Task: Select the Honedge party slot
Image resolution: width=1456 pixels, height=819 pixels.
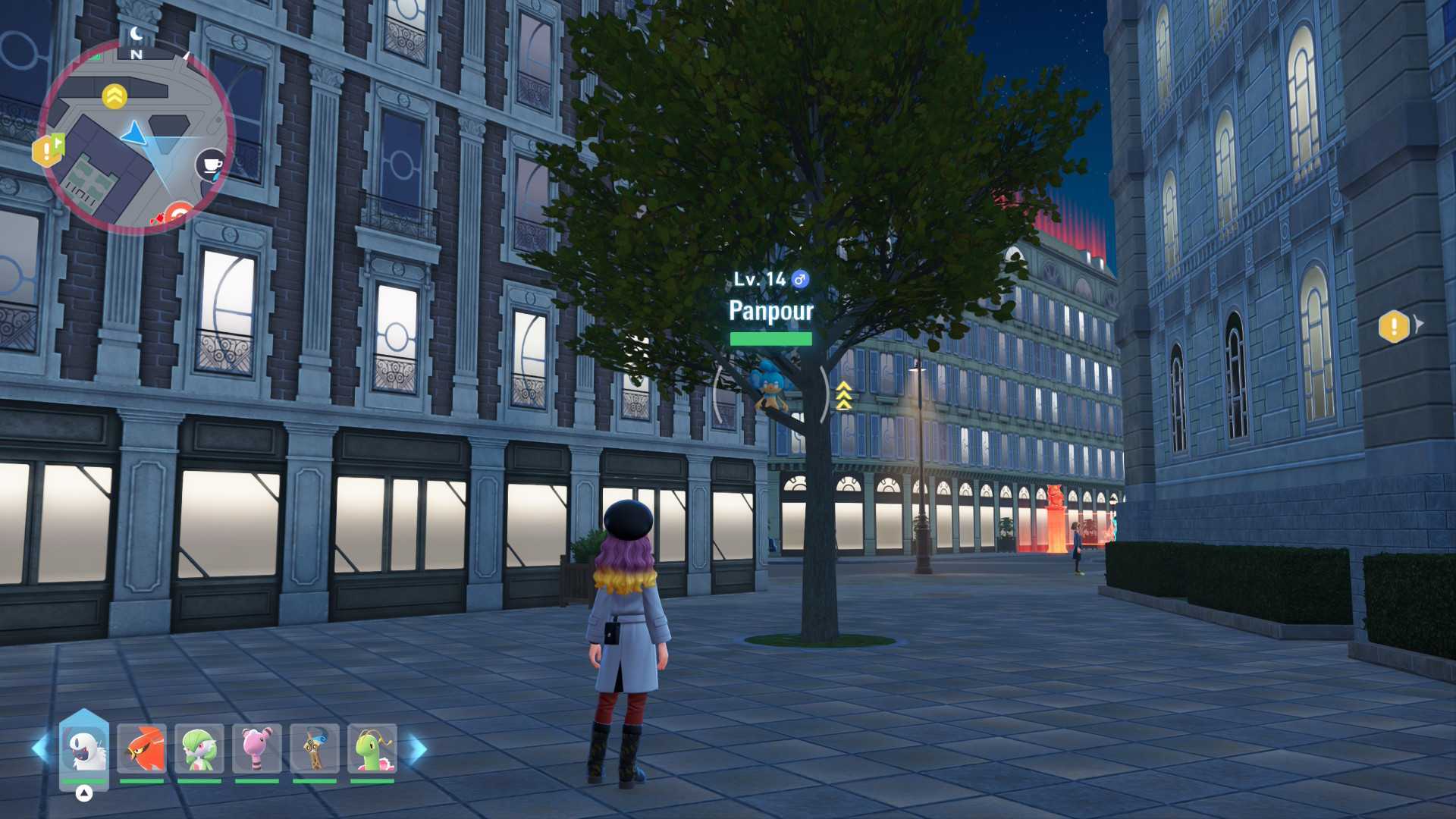Action: 315,748
